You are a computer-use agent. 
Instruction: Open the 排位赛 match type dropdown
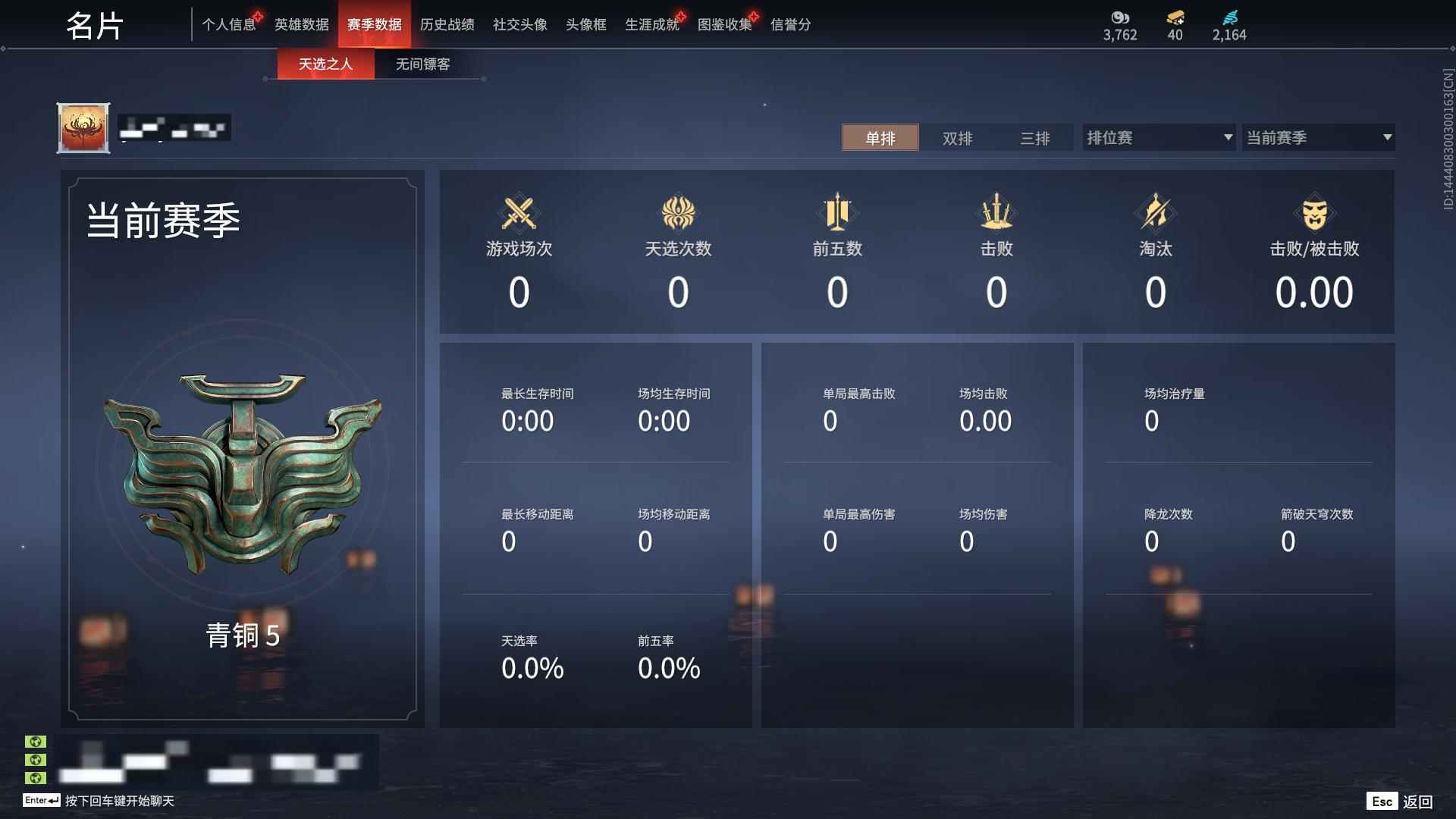coord(1158,137)
